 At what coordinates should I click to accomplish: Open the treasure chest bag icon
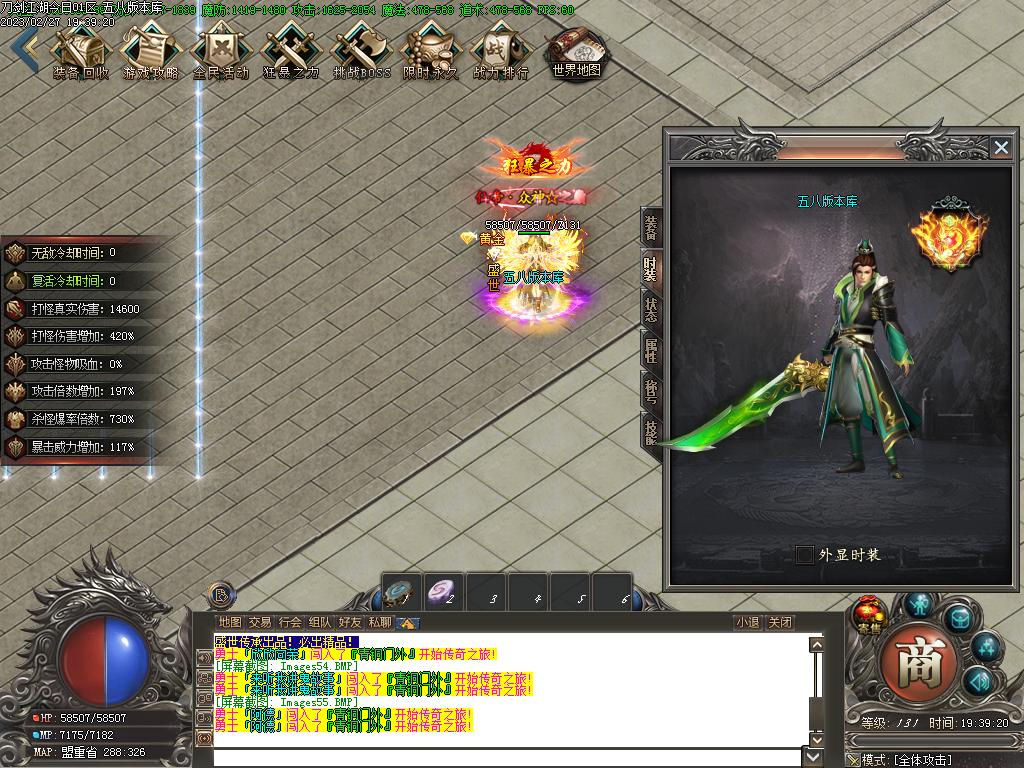coord(958,617)
